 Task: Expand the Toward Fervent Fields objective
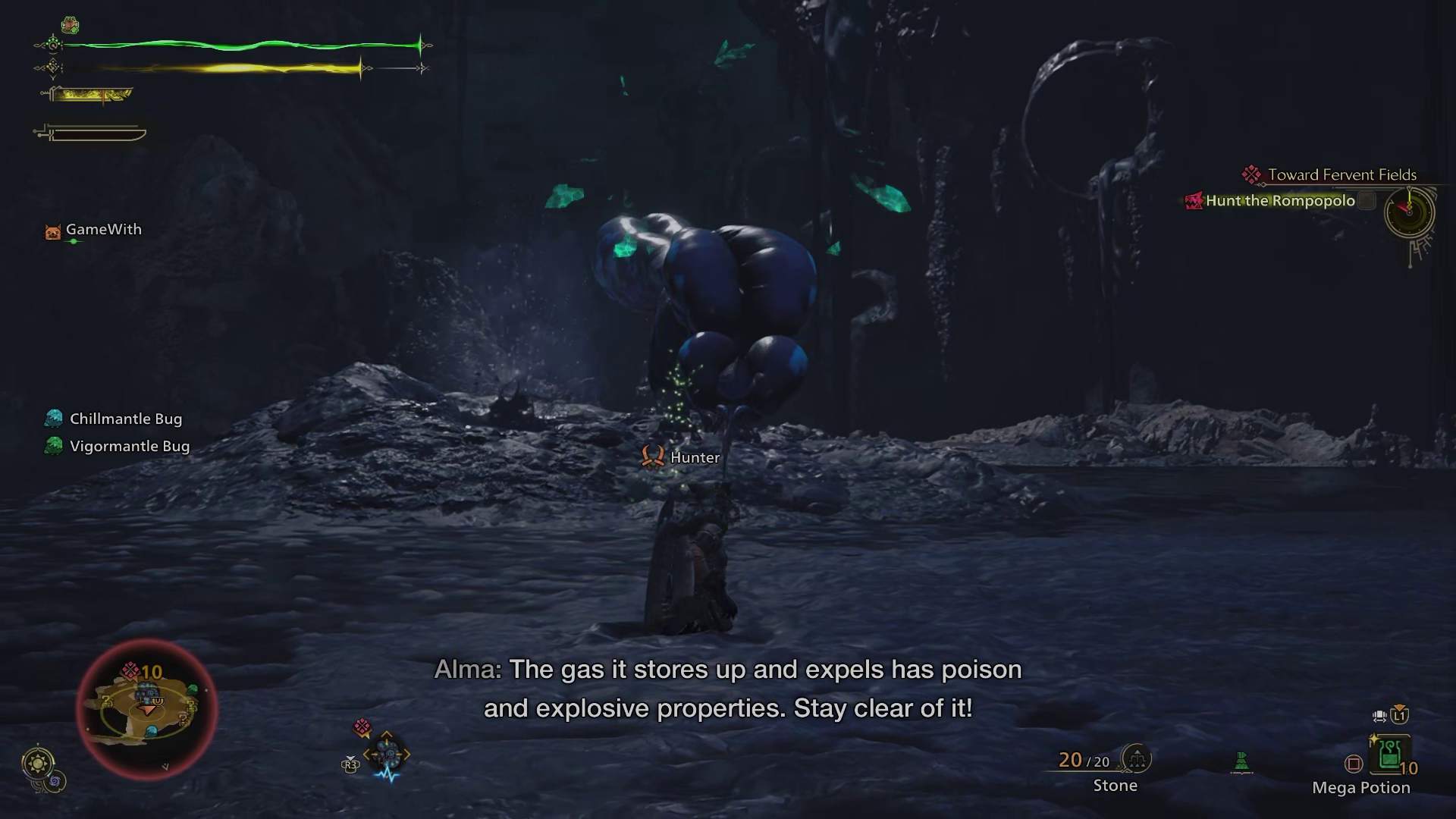pyautogui.click(x=1342, y=174)
